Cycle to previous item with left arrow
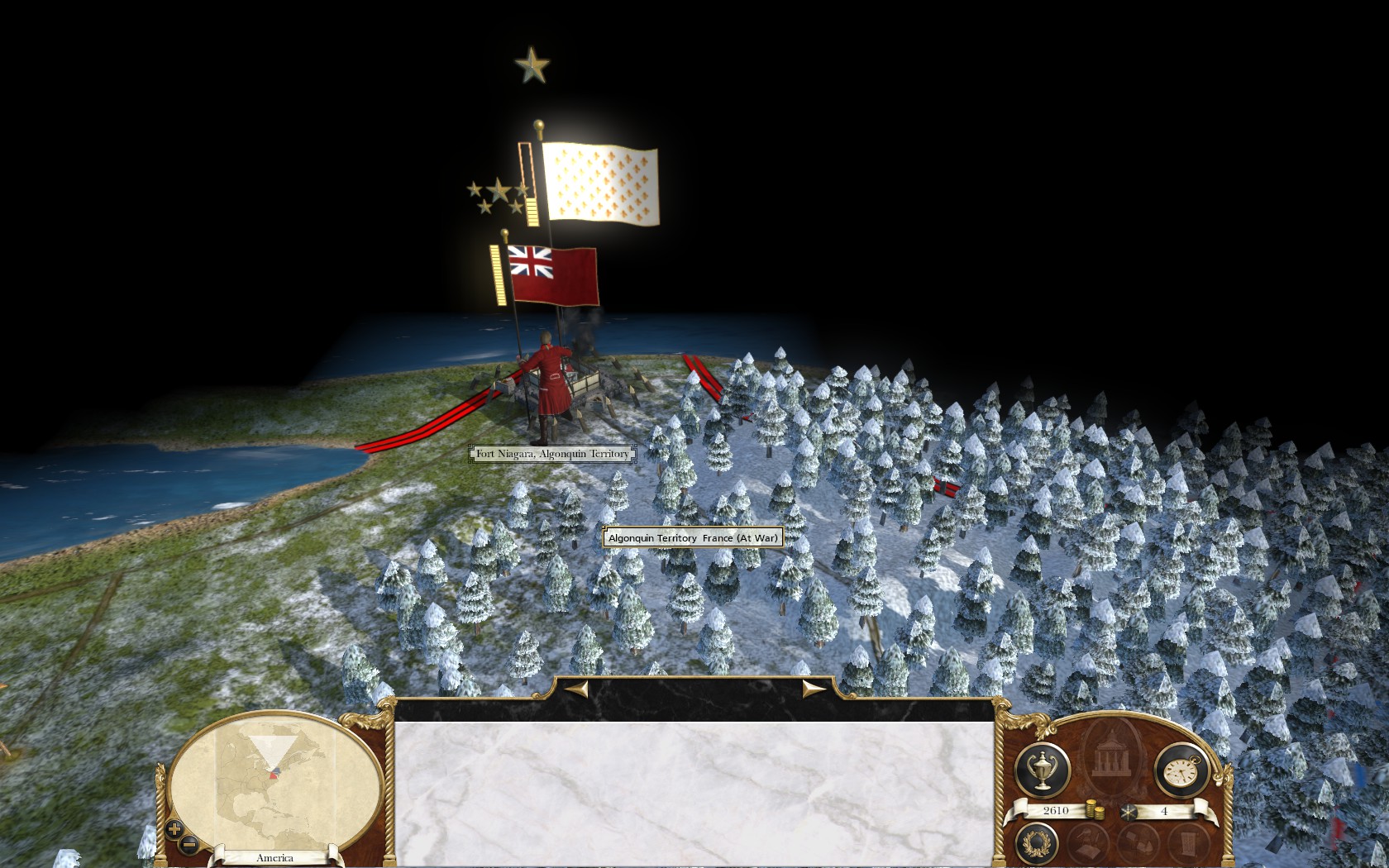This screenshot has width=1389, height=868. pos(576,688)
